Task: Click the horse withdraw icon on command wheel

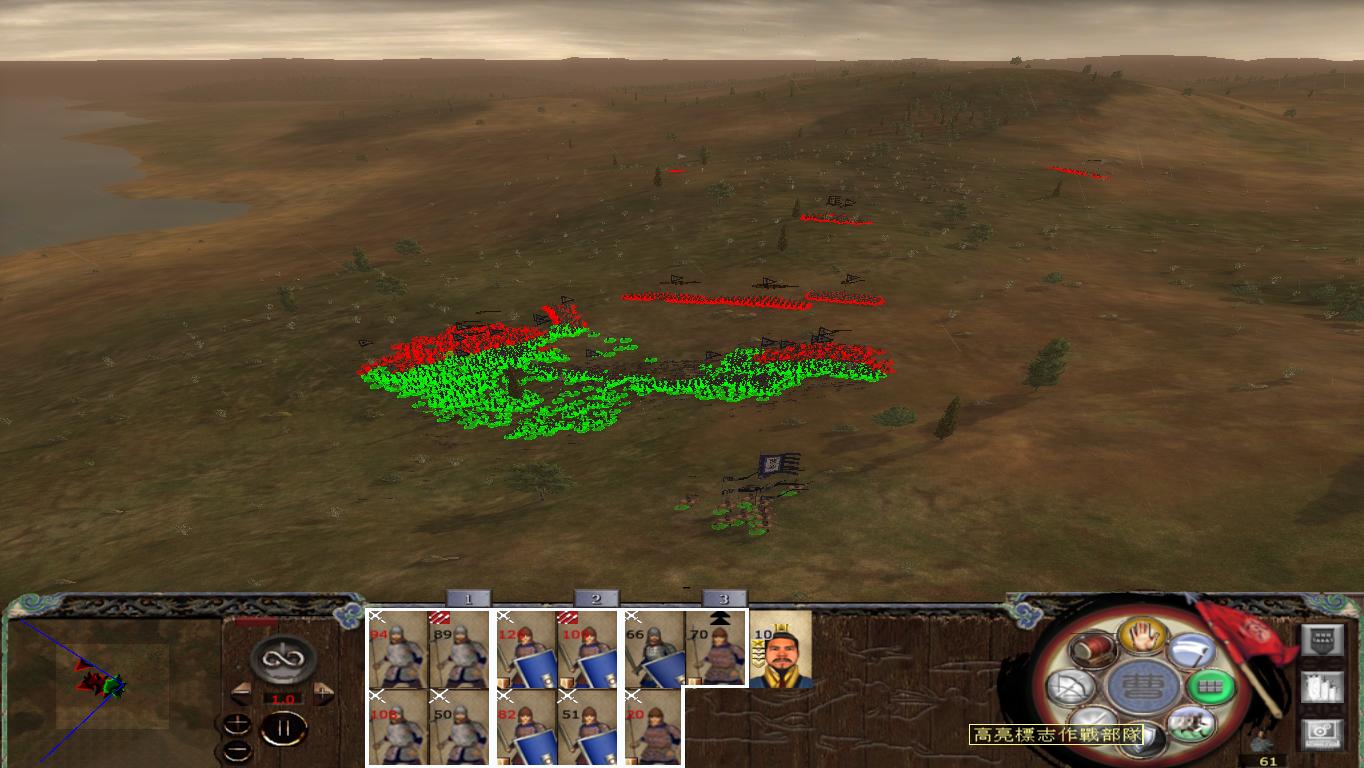Action: click(1193, 724)
